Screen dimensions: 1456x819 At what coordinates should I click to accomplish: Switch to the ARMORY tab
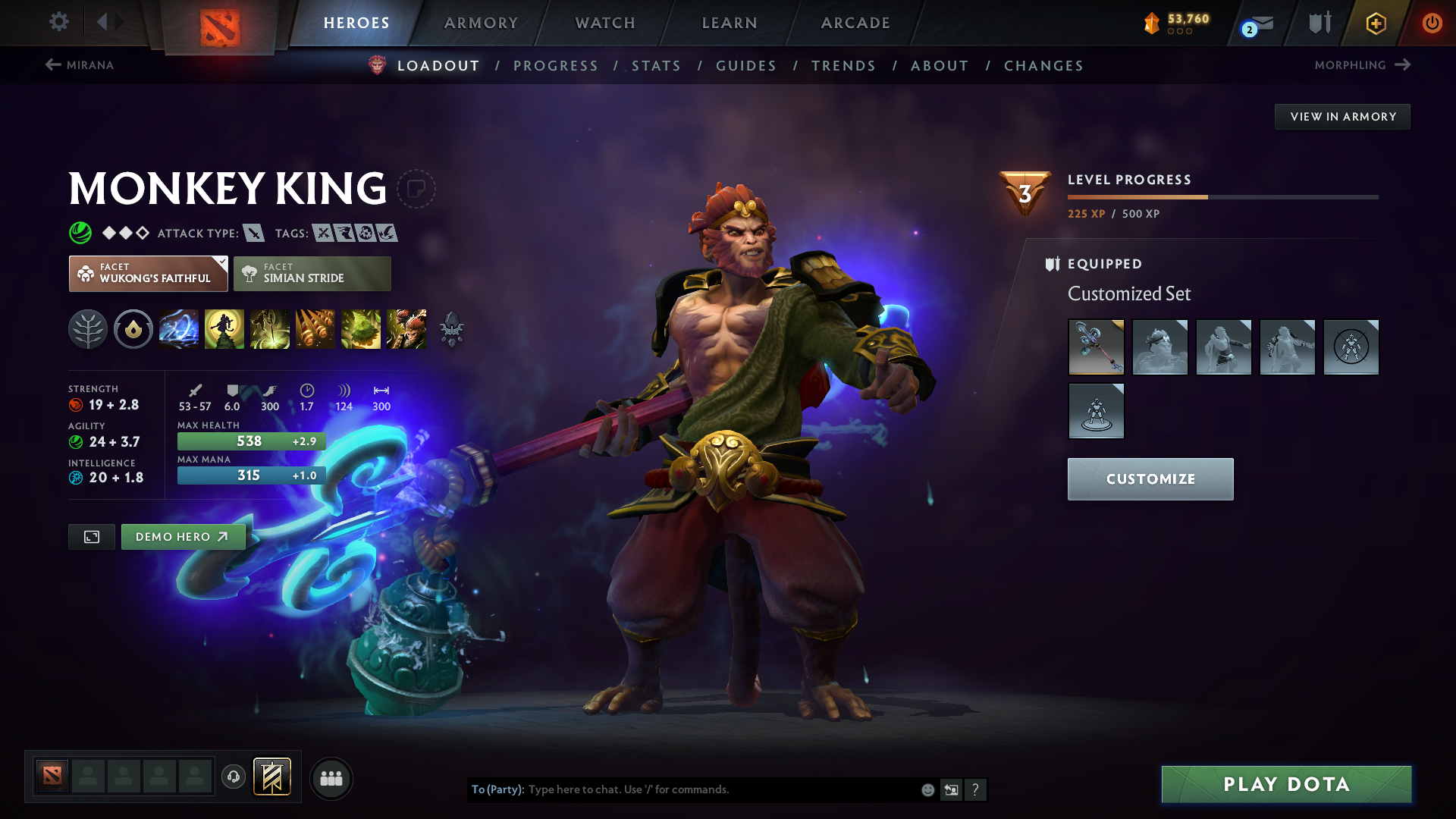click(x=480, y=23)
